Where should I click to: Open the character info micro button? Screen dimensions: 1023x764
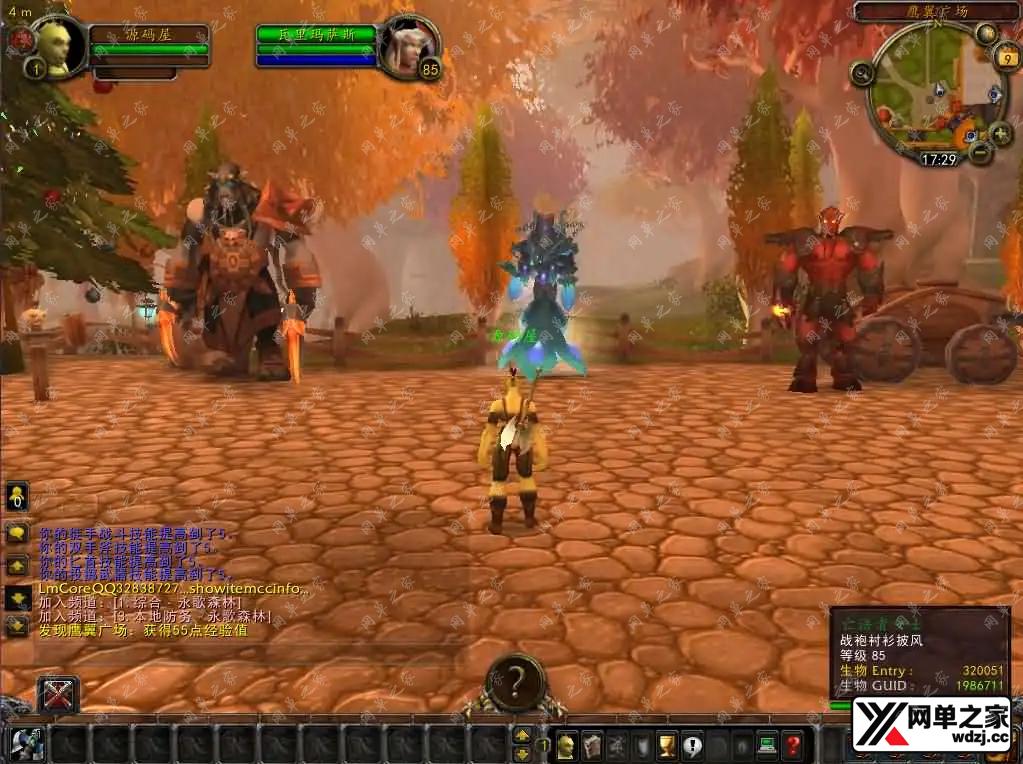567,745
